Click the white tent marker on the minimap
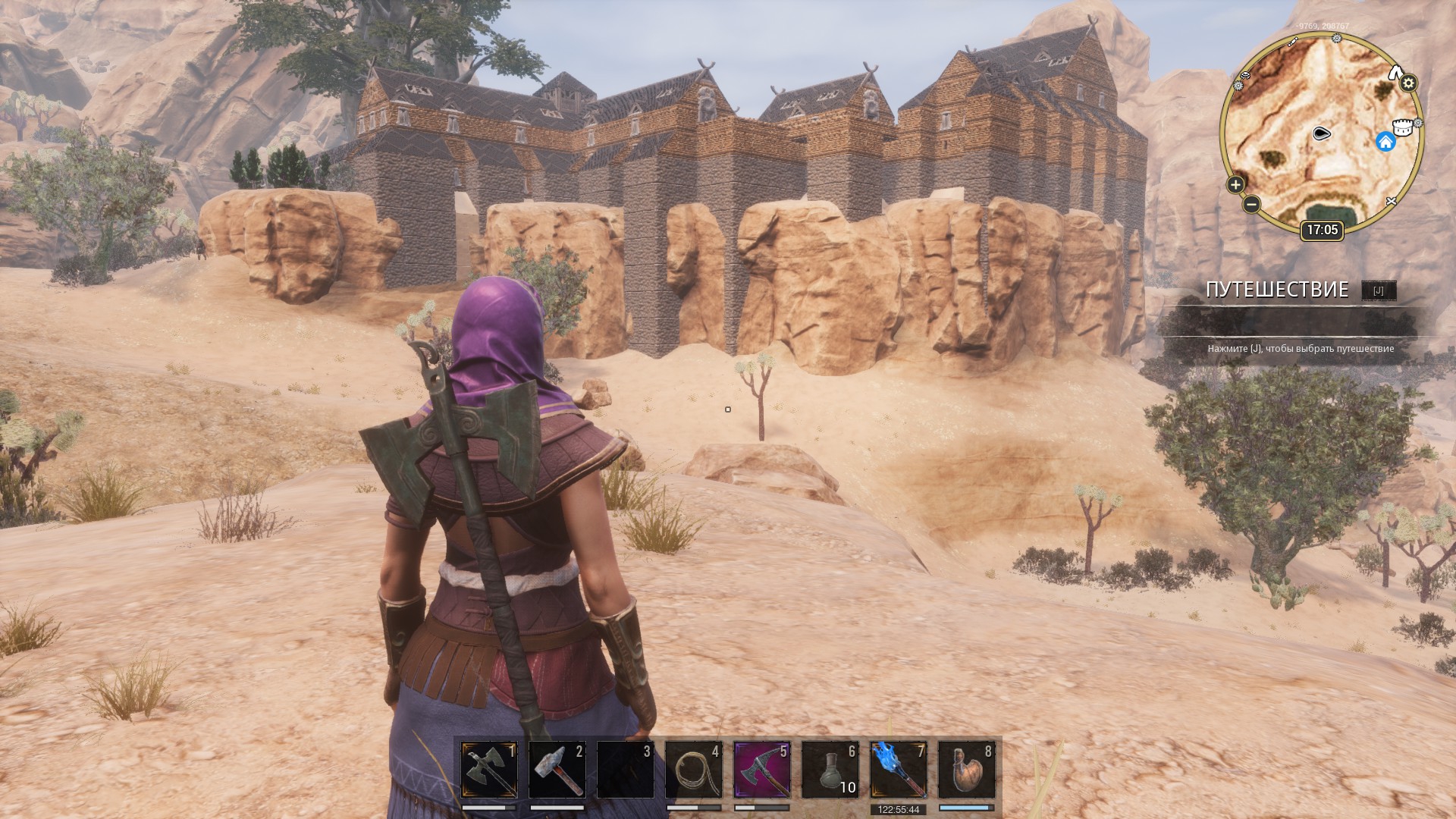The width and height of the screenshot is (1456, 819). pyautogui.click(x=1395, y=73)
